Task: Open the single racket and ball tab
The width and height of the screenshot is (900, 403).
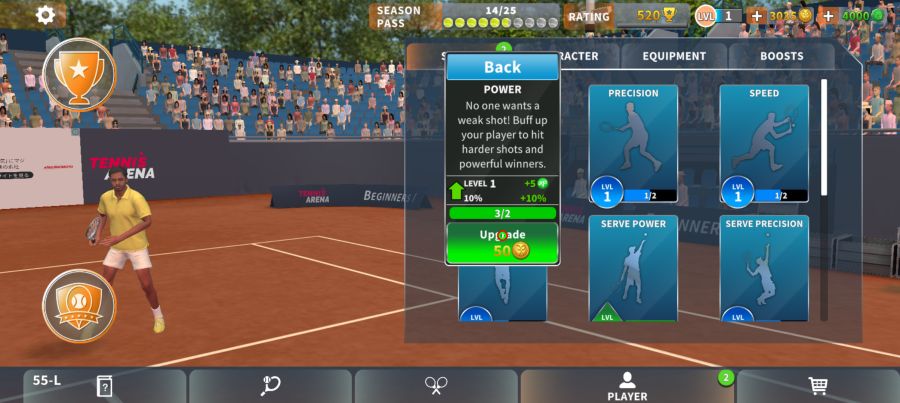Action: [x=270, y=386]
